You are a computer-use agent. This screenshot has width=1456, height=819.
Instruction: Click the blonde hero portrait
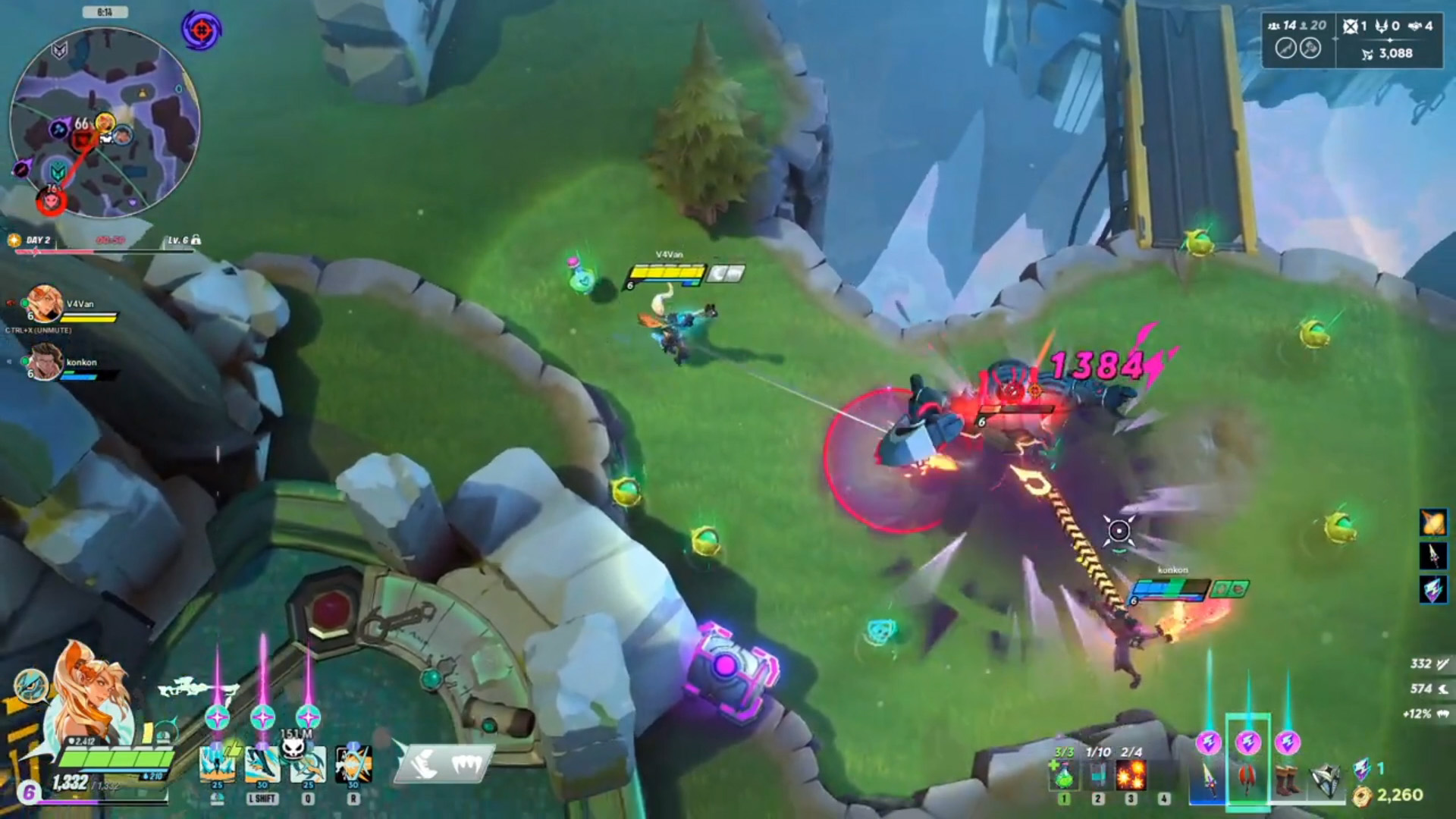[x=91, y=690]
